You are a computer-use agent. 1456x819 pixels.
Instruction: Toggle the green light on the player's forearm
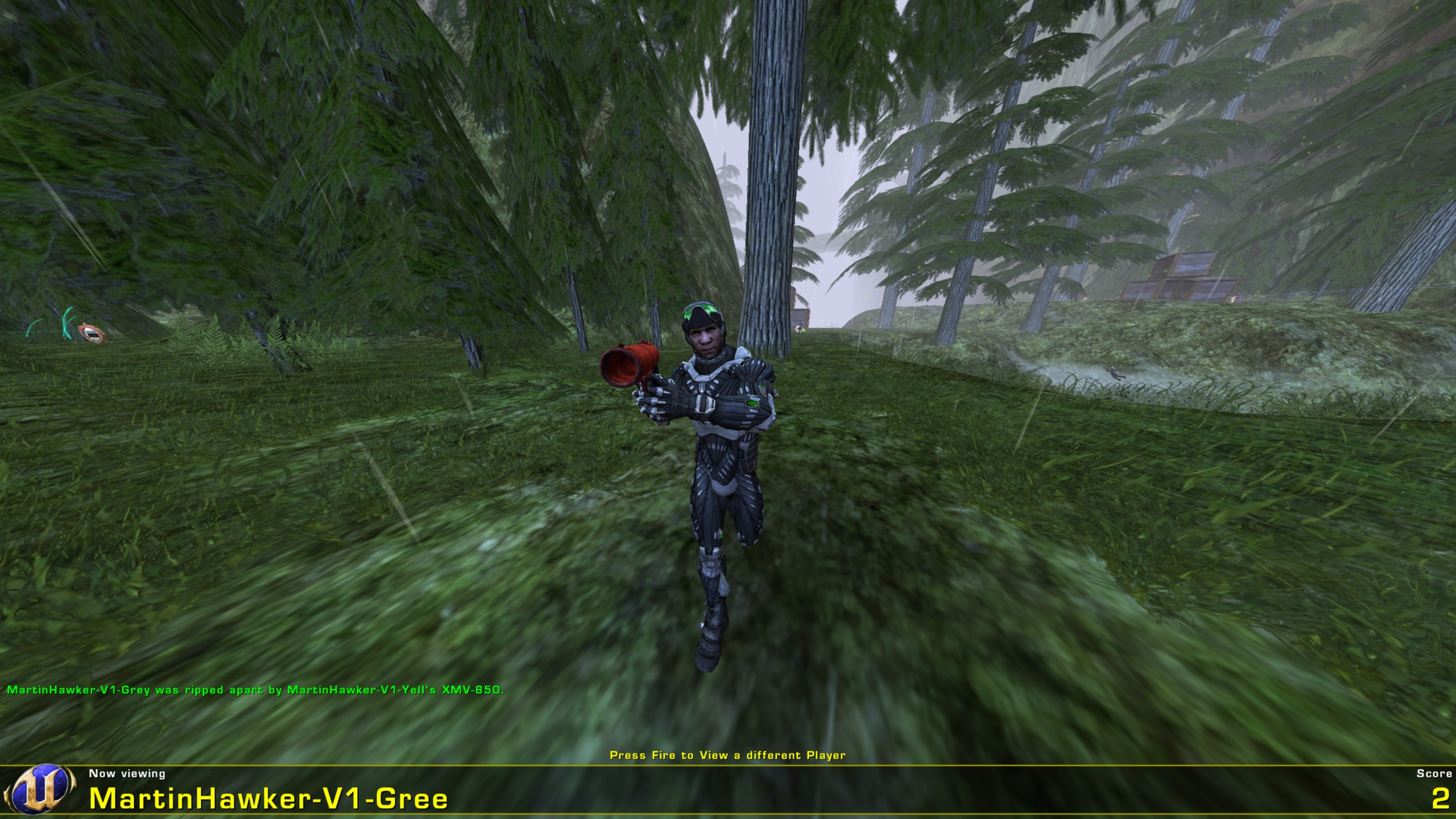[x=752, y=403]
